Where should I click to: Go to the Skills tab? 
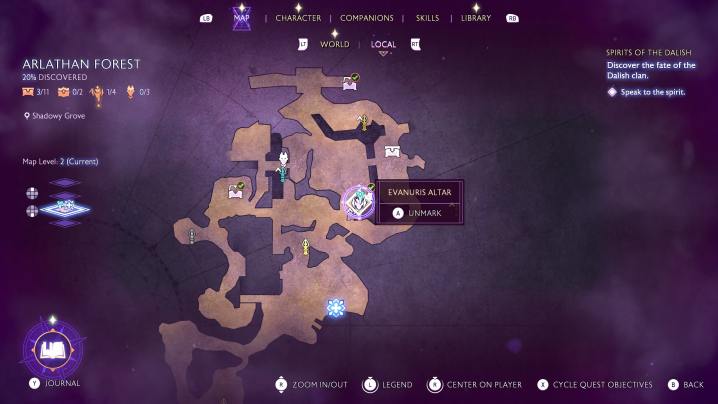click(427, 18)
